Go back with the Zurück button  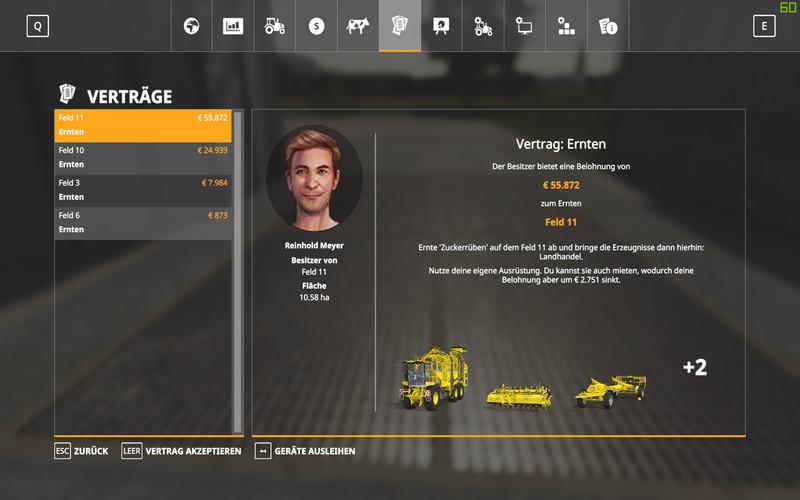(x=82, y=451)
